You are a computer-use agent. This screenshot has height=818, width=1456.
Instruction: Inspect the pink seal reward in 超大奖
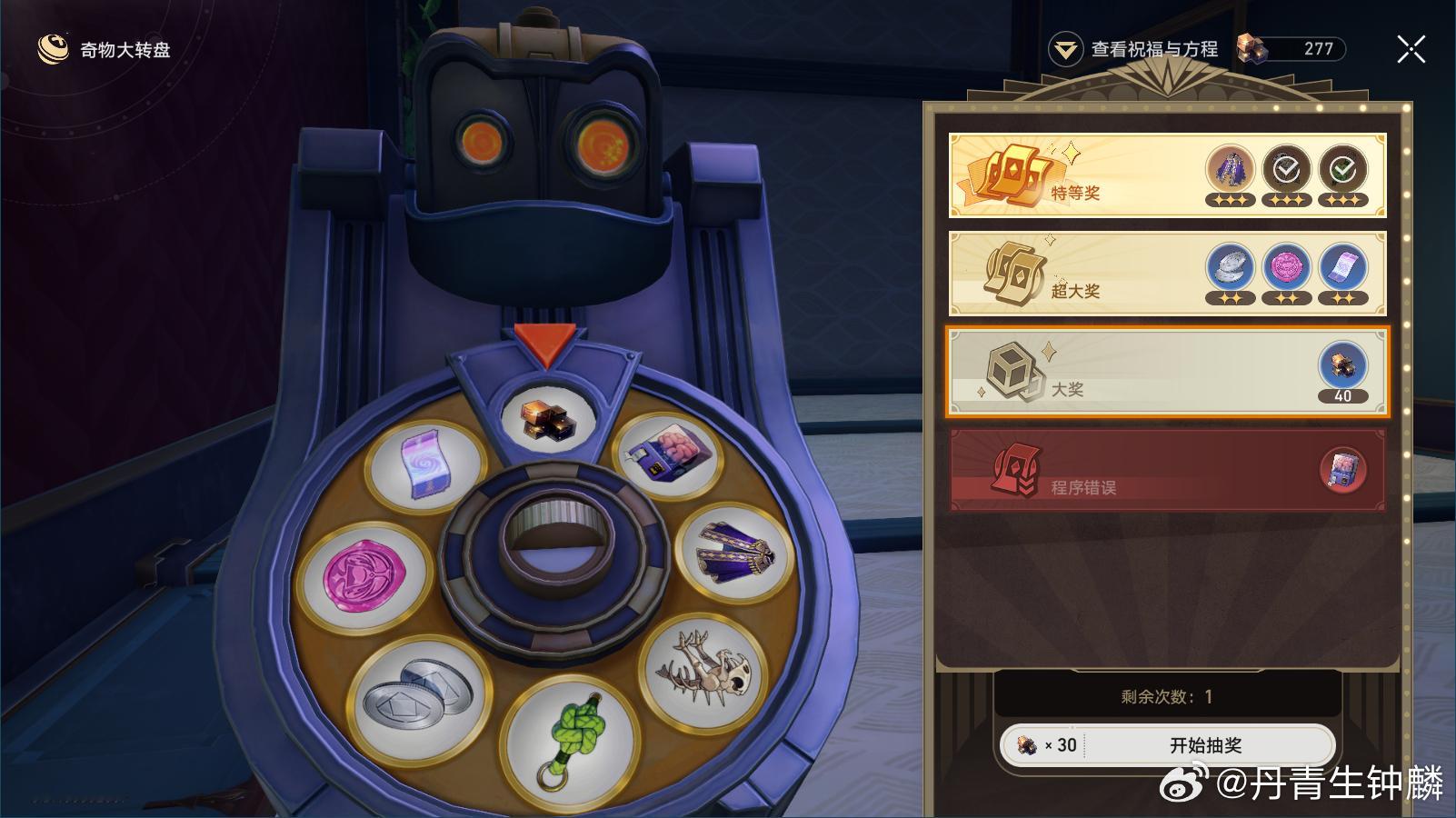click(1287, 267)
